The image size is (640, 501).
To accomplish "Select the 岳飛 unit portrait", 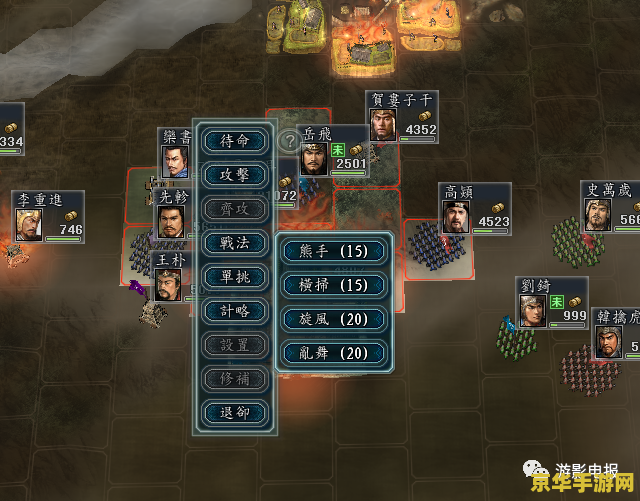I will click(x=315, y=161).
